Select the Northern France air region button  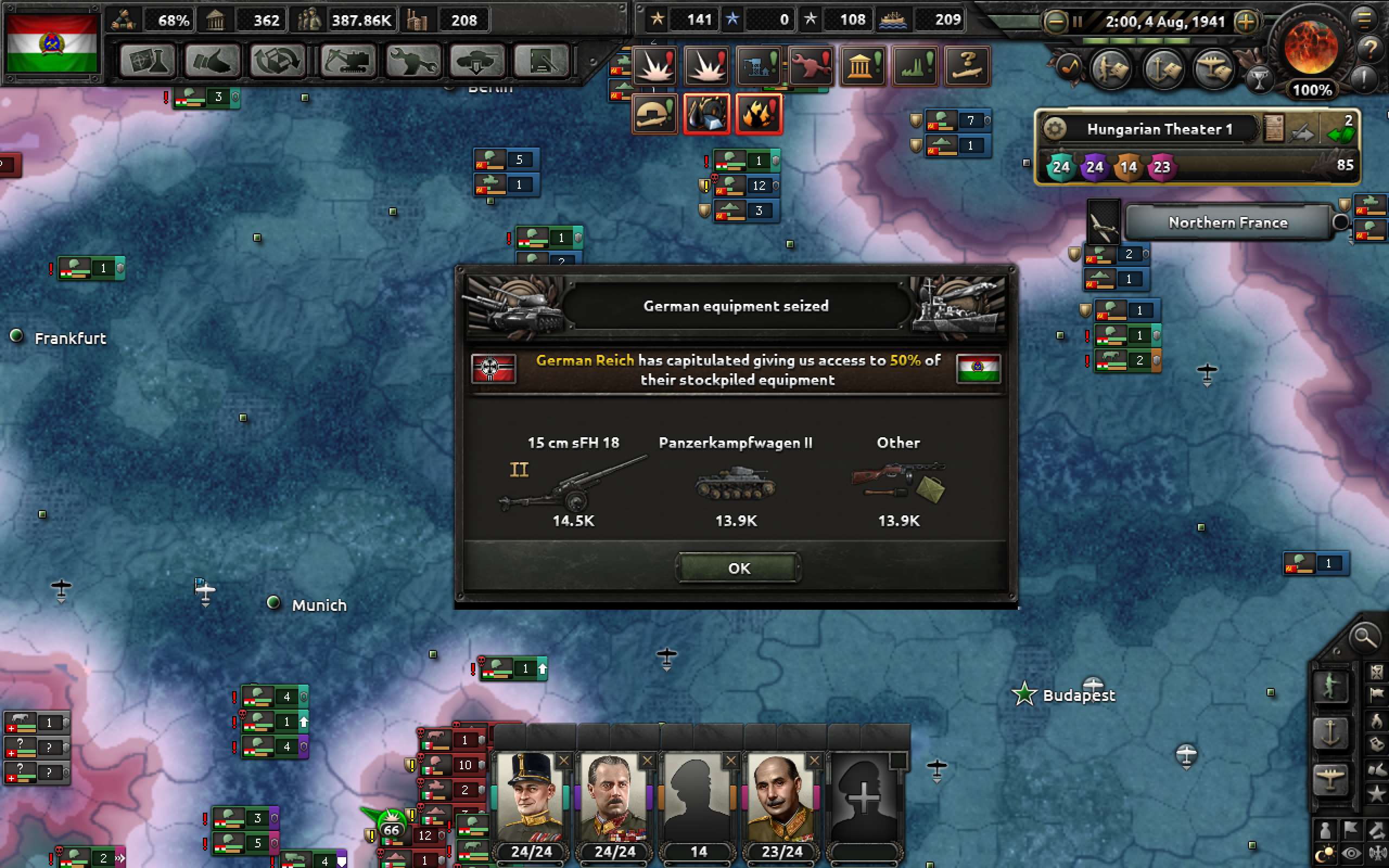[x=1227, y=223]
